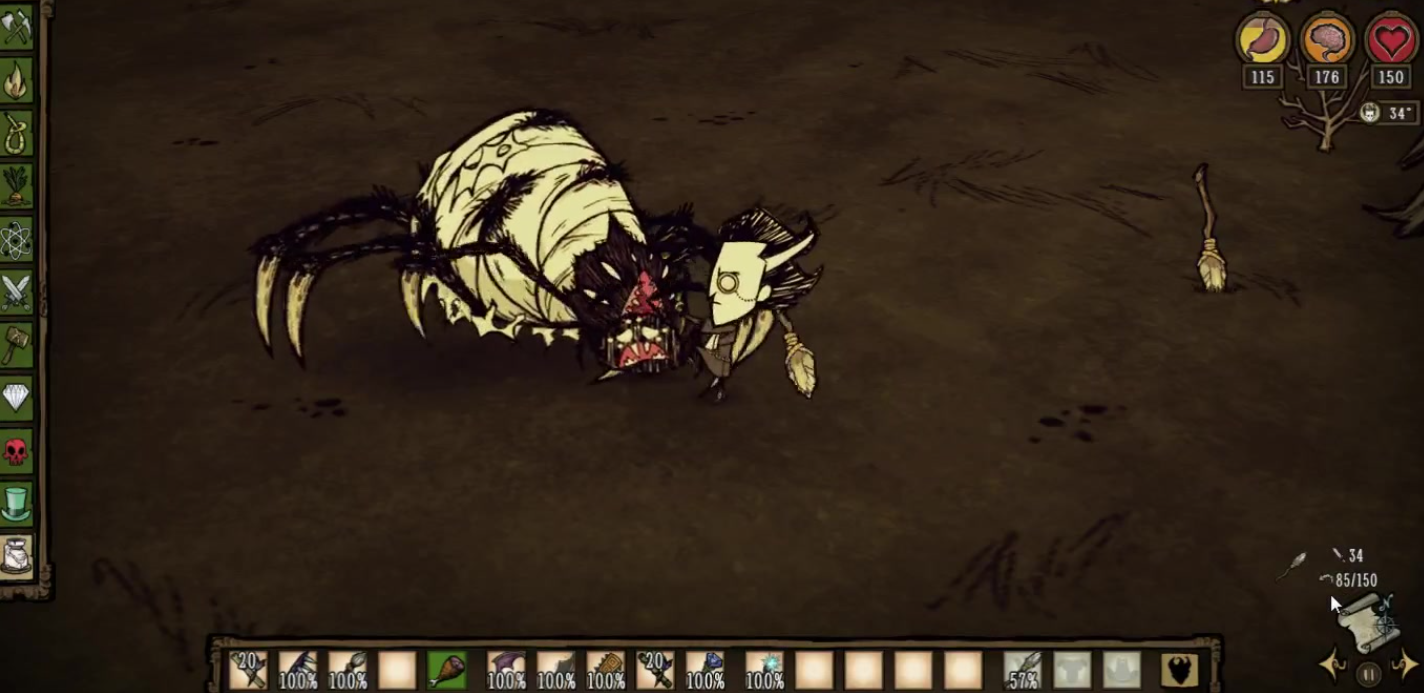Choose the crossed swords Fight tab
The height and width of the screenshot is (693, 1424).
17,293
